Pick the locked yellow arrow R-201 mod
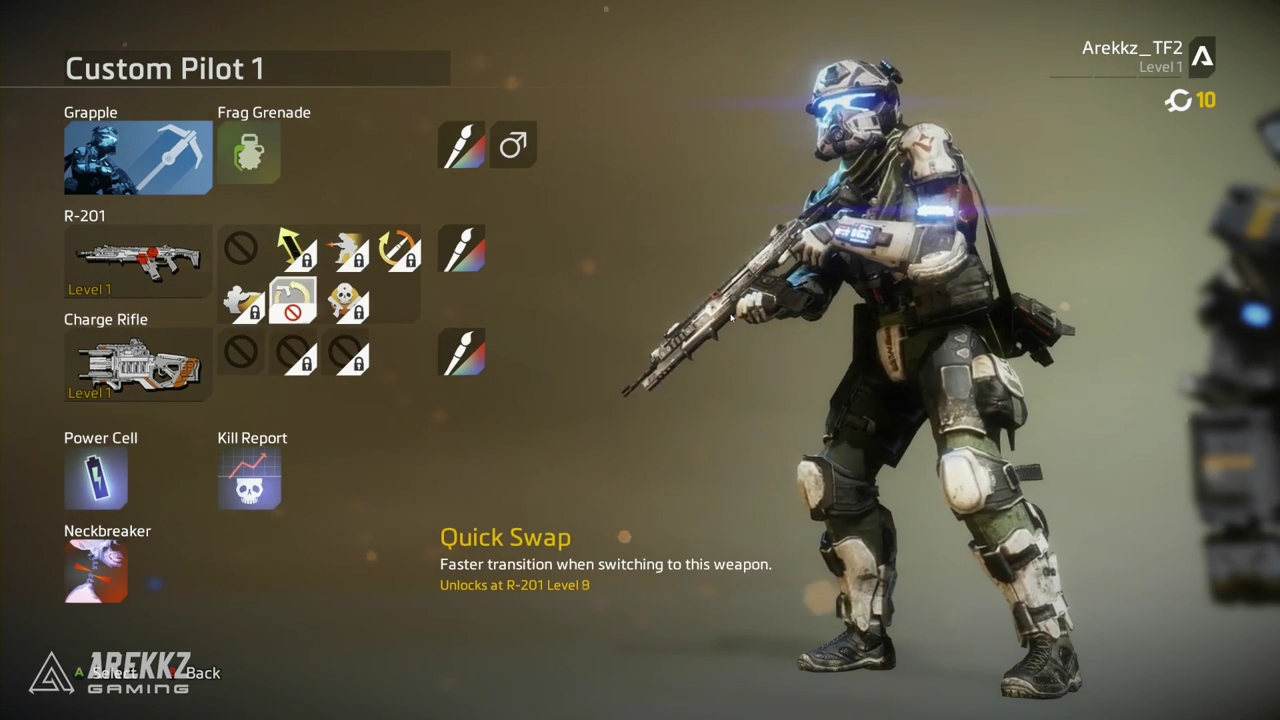Image resolution: width=1280 pixels, height=720 pixels. point(294,249)
